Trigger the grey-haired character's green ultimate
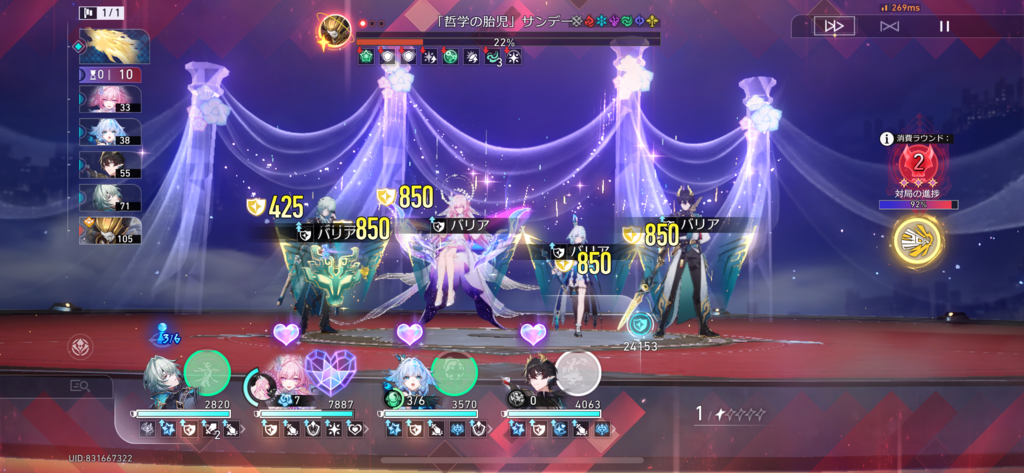The width and height of the screenshot is (1024, 473). (x=207, y=372)
